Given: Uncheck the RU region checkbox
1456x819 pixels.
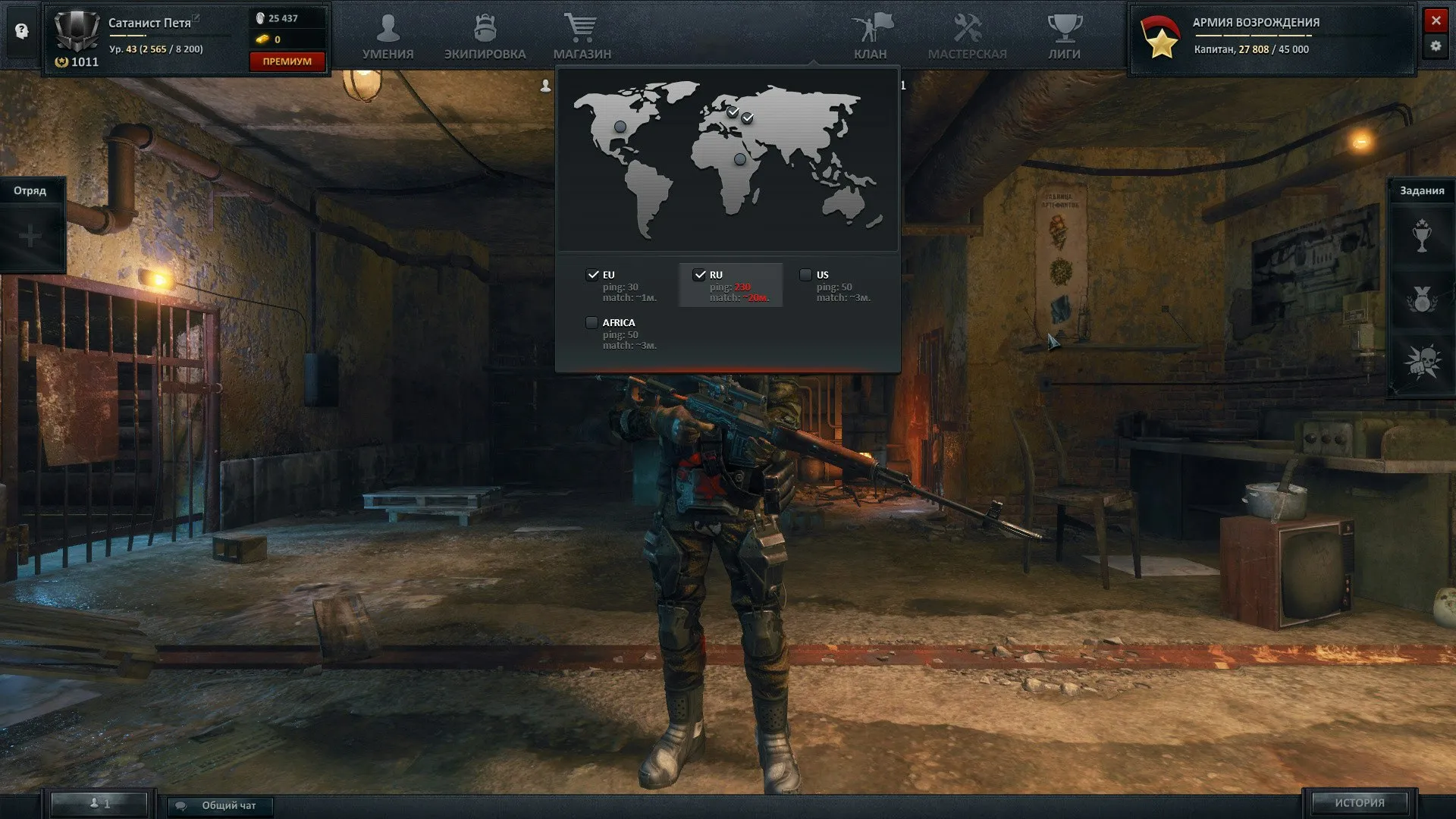Looking at the screenshot, I should click(700, 275).
